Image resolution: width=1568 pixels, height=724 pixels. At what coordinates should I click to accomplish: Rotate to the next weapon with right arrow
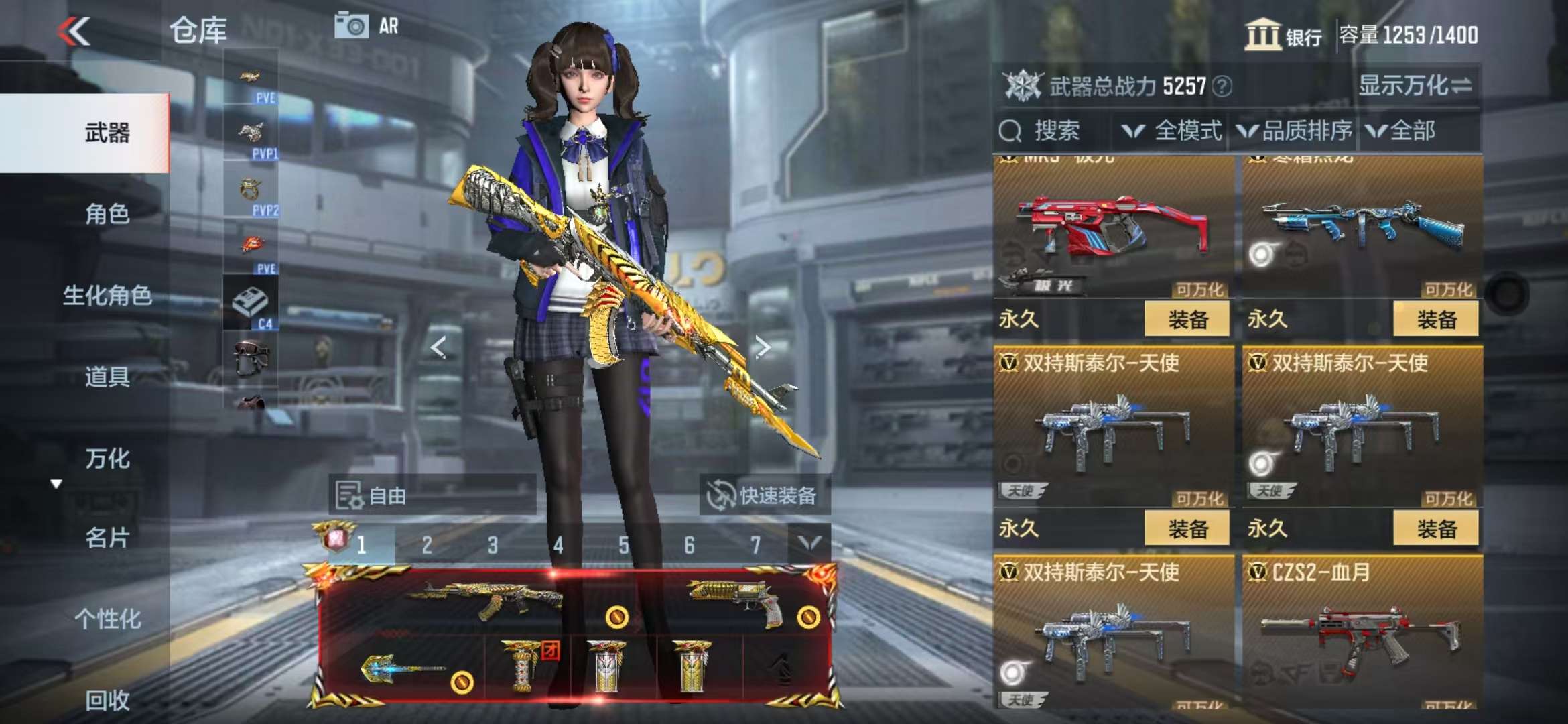click(762, 347)
